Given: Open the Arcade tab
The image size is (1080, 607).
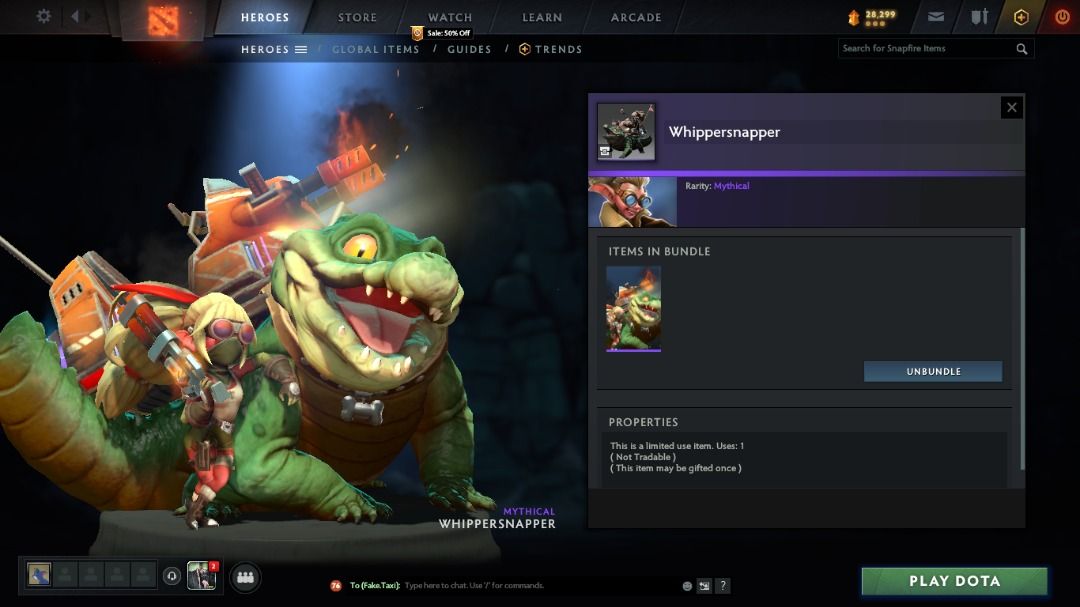Looking at the screenshot, I should point(636,17).
